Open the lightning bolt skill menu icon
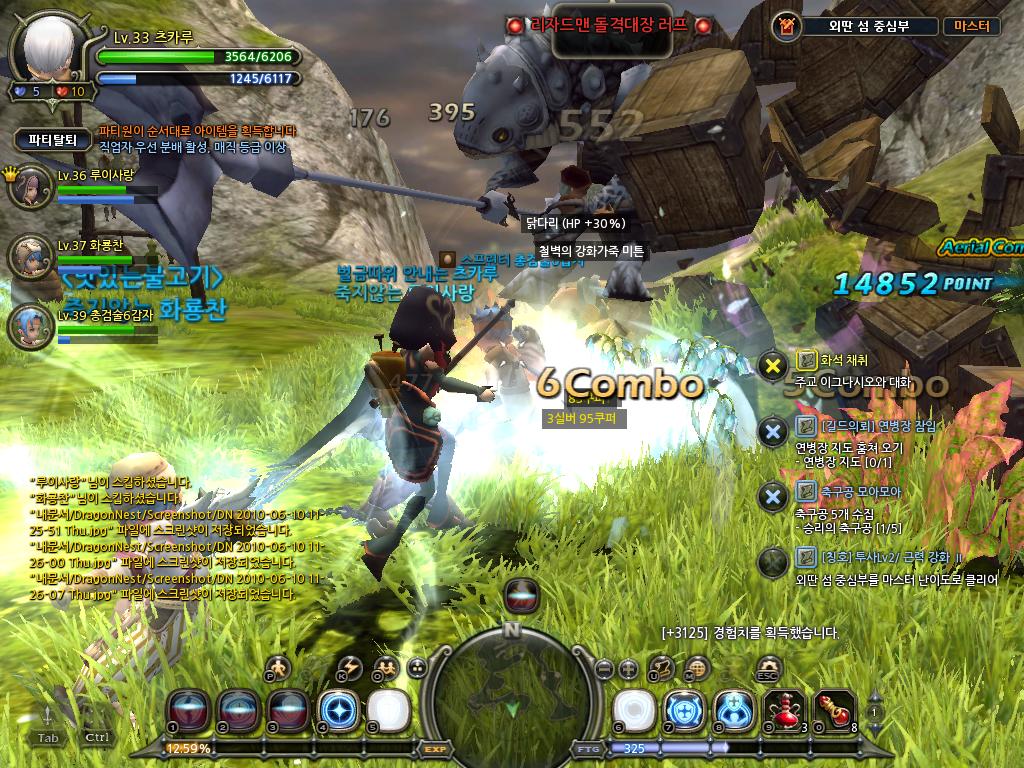Screen dimensions: 1024x768 (x=350, y=669)
